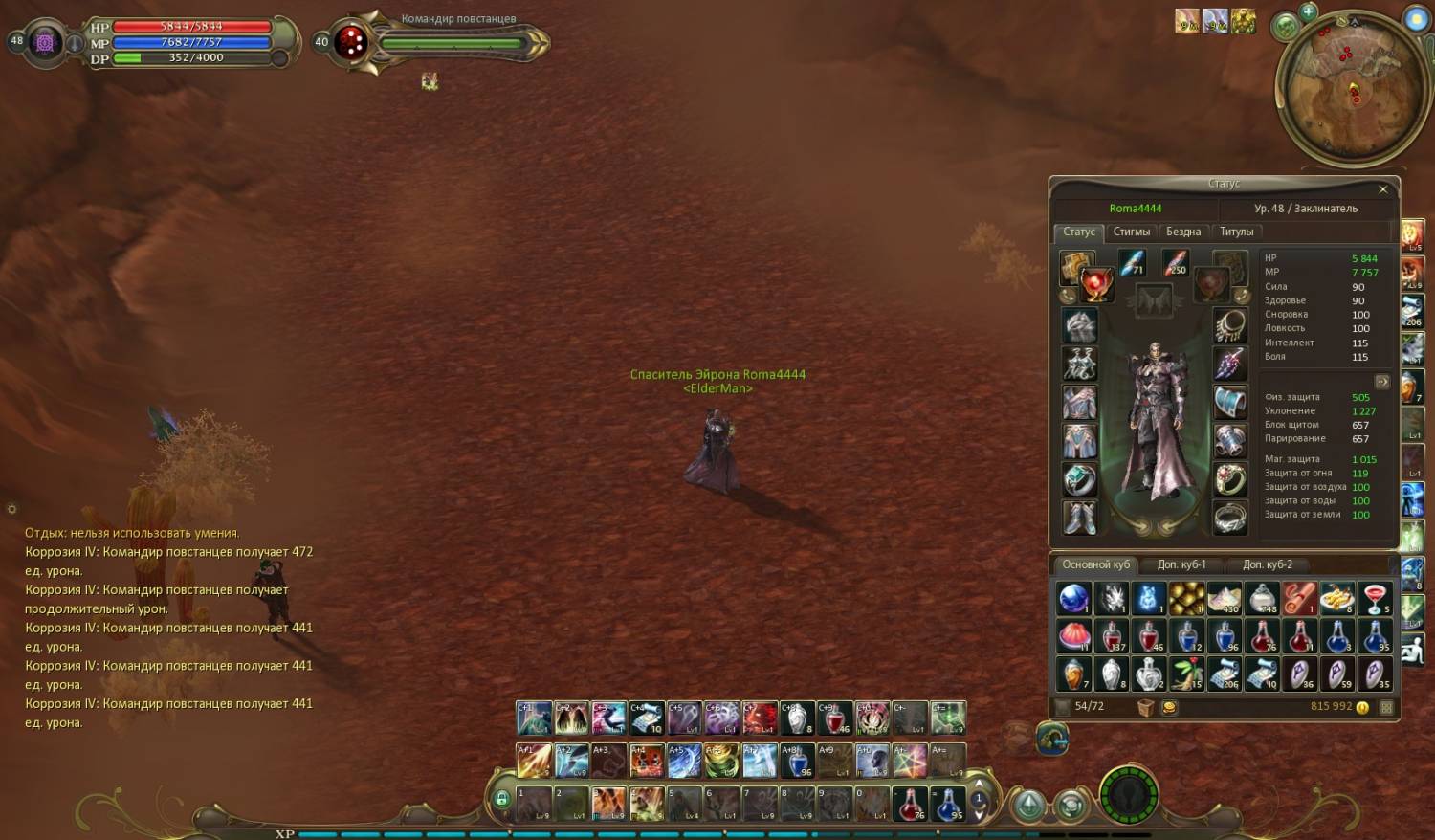Select the helmet equipment slot
Viewport: 1435px width, 840px height.
point(1079,326)
